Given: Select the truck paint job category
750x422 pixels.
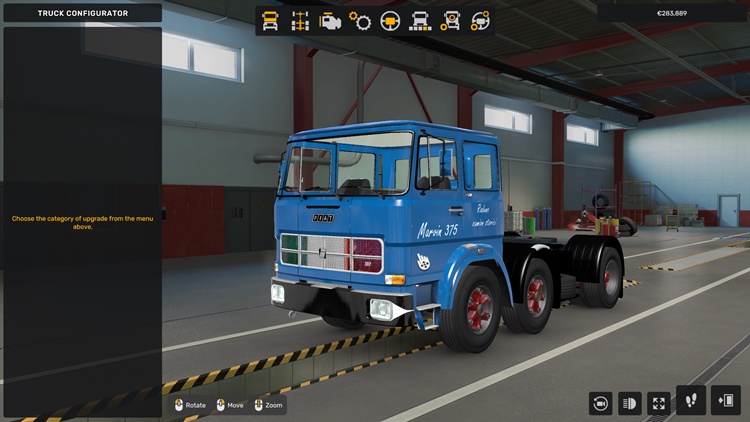Looking at the screenshot, I should [420, 21].
